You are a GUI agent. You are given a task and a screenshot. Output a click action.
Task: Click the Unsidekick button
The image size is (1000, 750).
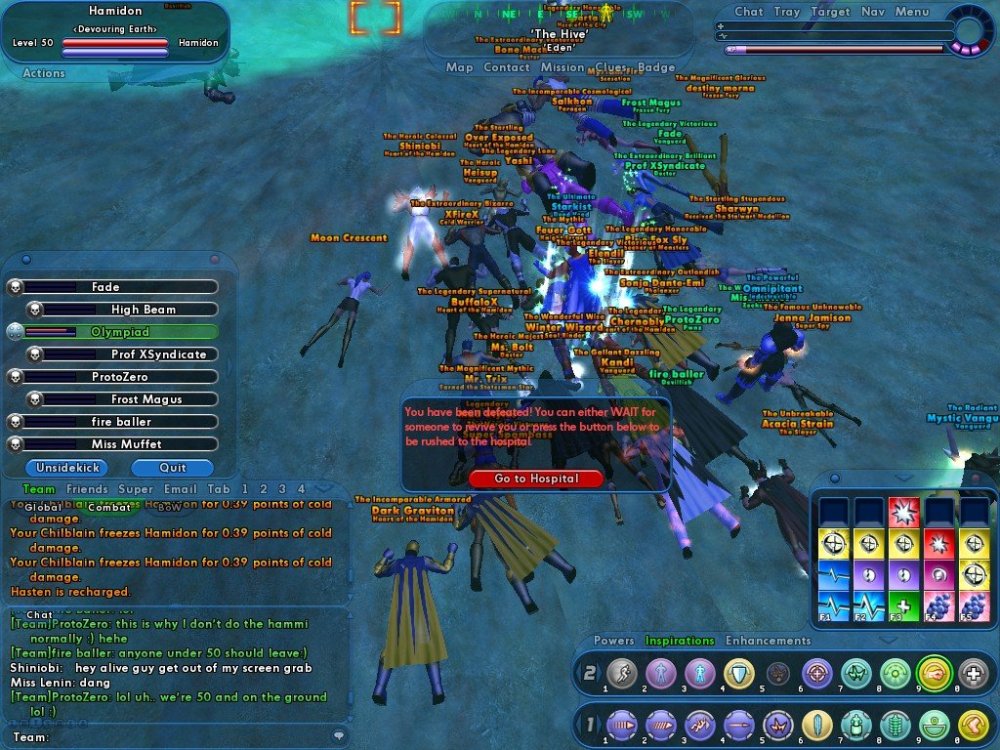66,467
